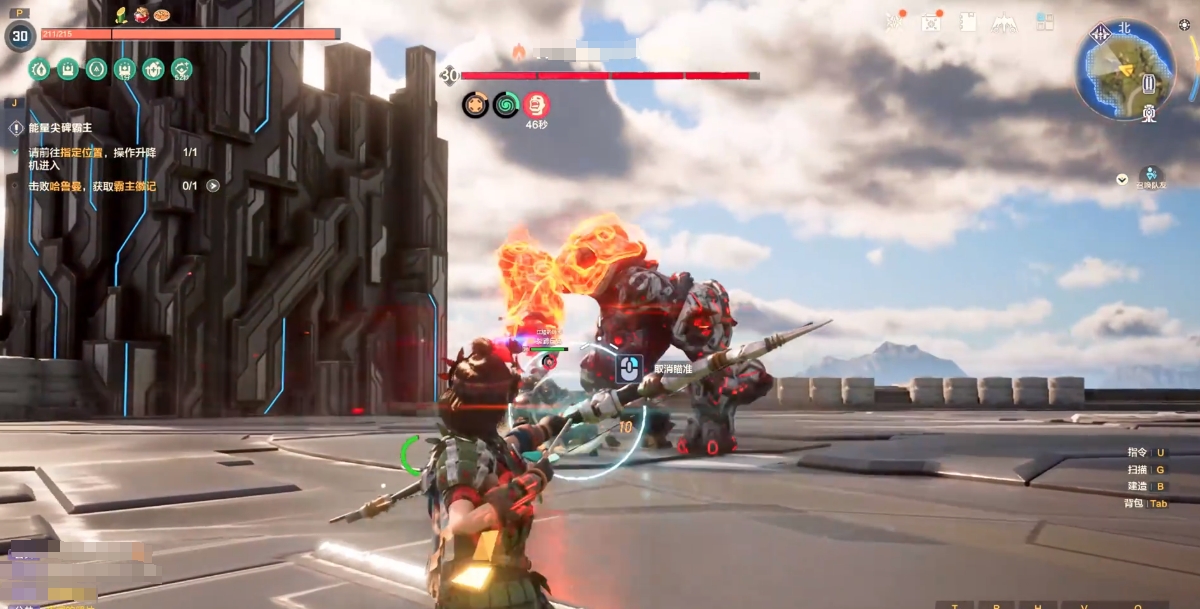Click the orange ring boss status icon
Viewport: 1200px width, 609px height.
(x=475, y=104)
